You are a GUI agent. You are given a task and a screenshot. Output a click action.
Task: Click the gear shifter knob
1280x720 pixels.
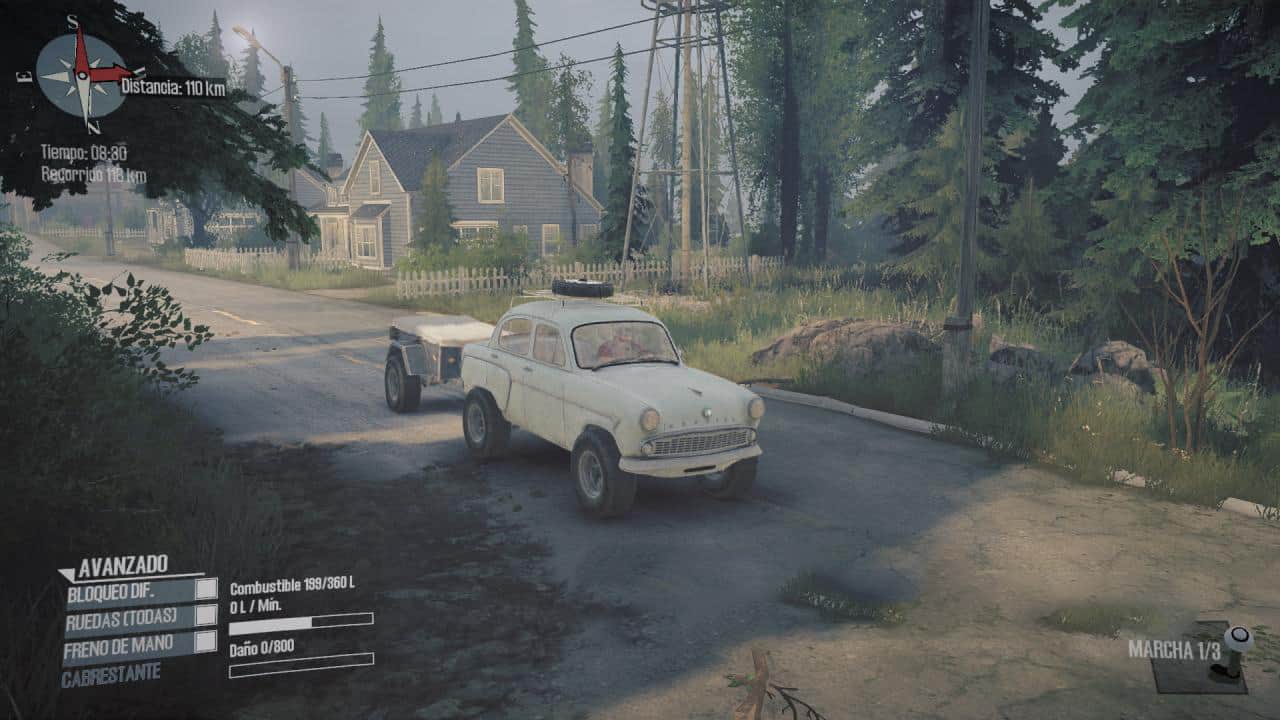(x=1238, y=637)
